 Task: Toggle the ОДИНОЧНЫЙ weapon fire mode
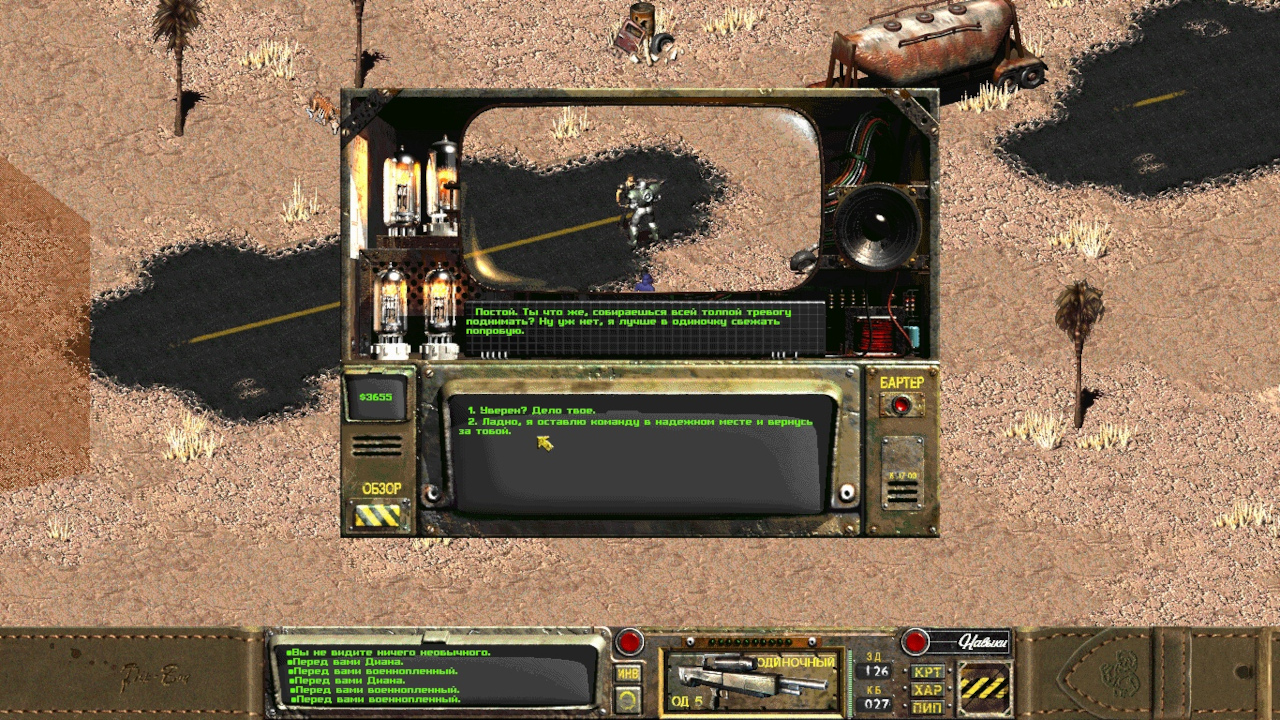click(x=795, y=662)
